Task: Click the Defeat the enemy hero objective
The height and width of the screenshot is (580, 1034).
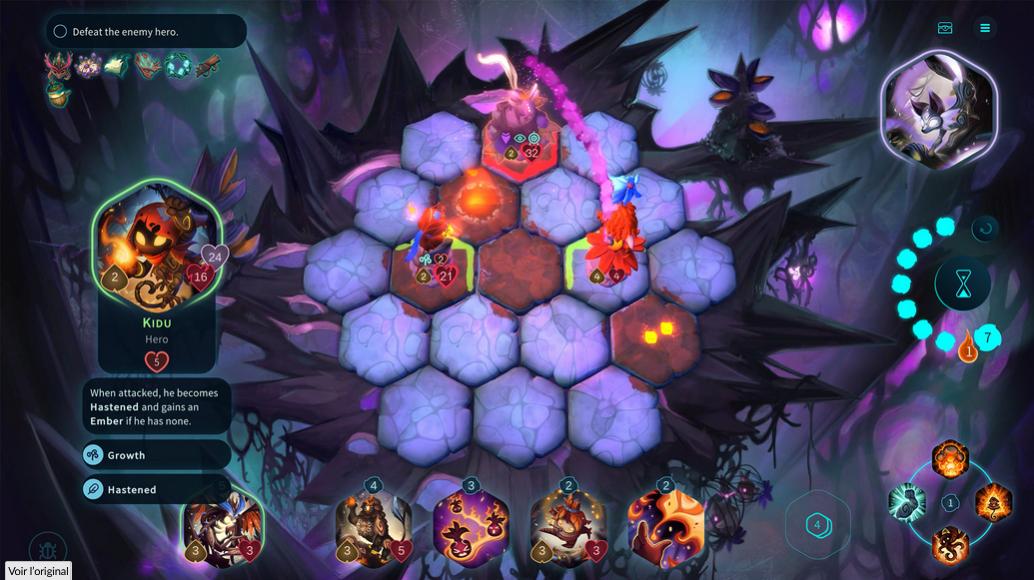Action: point(146,31)
